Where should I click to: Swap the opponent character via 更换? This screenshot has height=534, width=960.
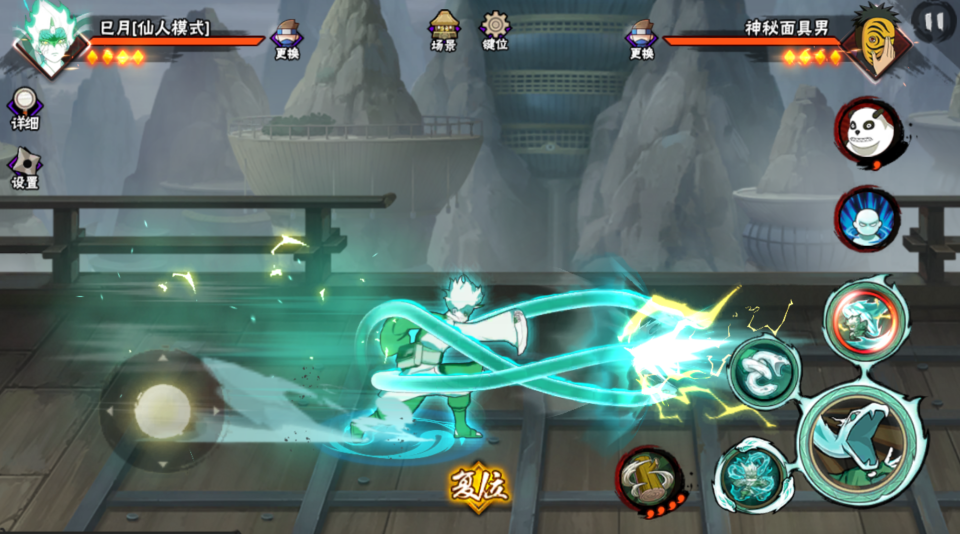(x=641, y=38)
